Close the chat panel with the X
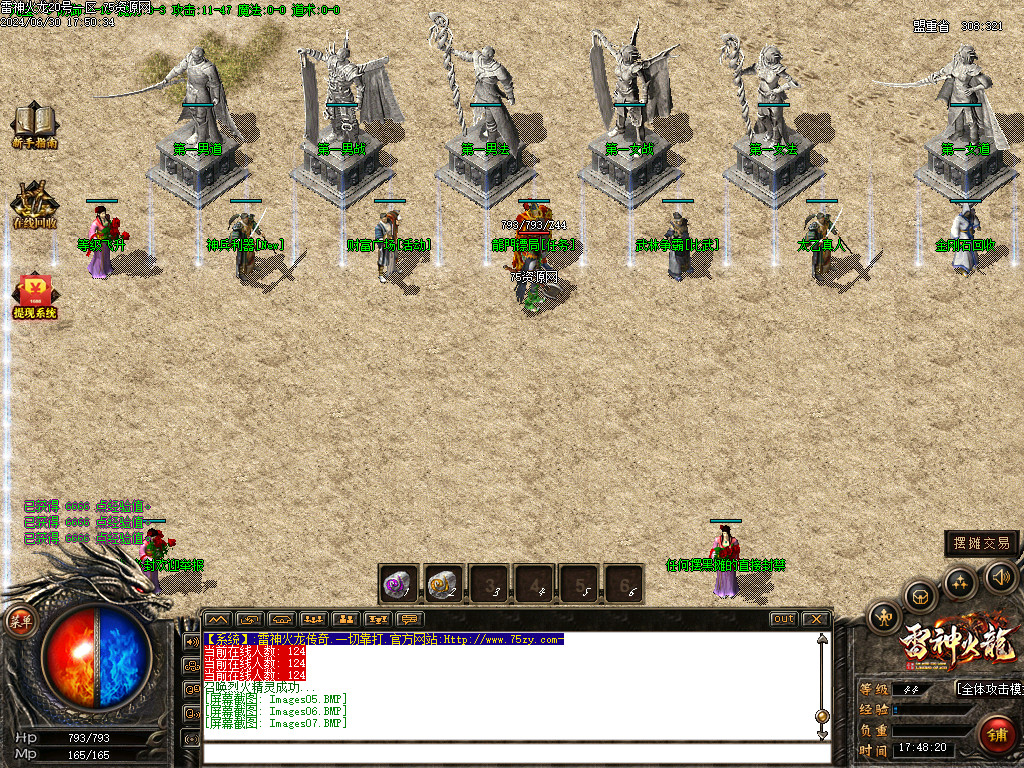This screenshot has height=768, width=1024. tap(815, 619)
